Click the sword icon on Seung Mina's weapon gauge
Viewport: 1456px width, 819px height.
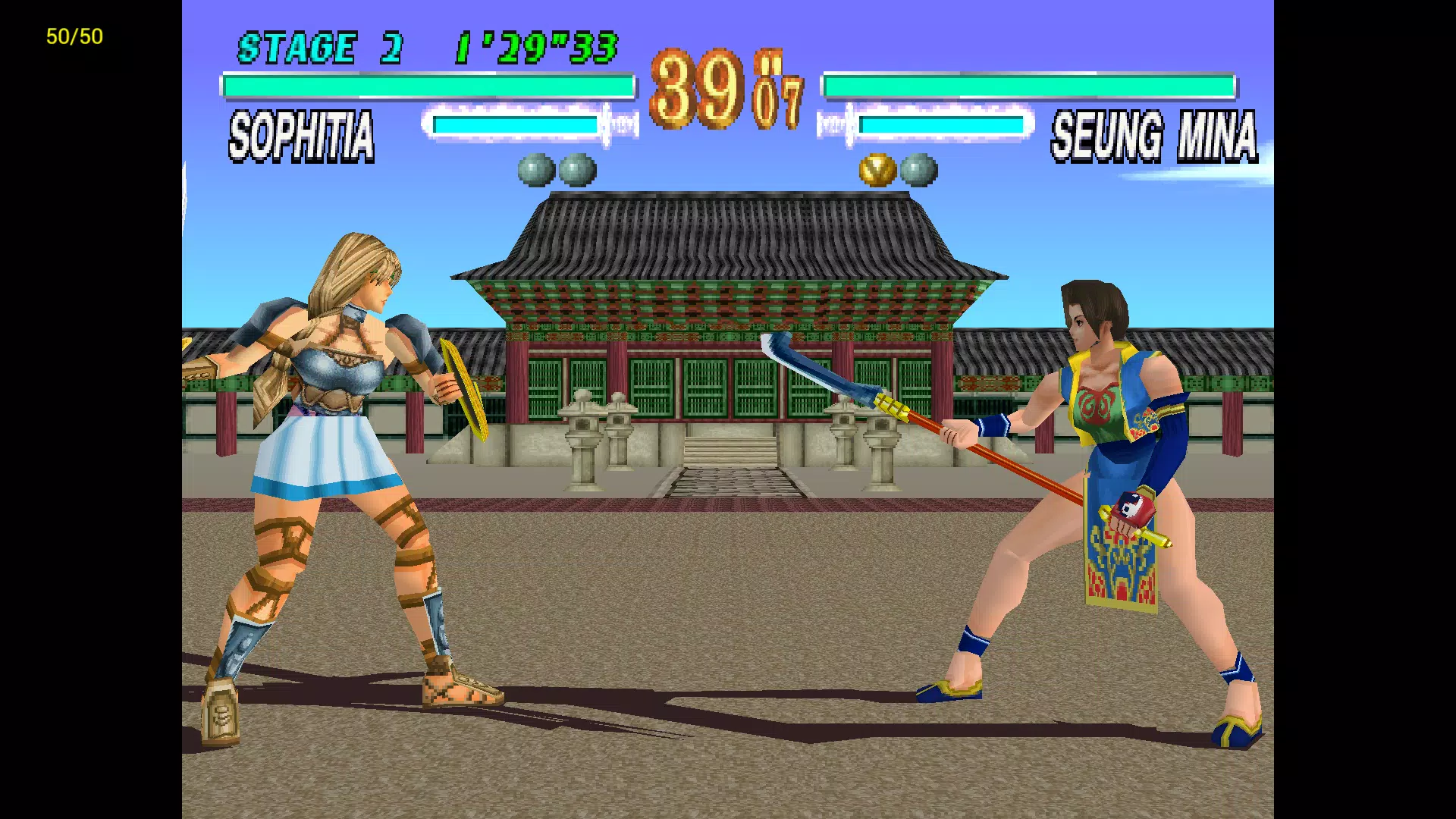(x=833, y=125)
